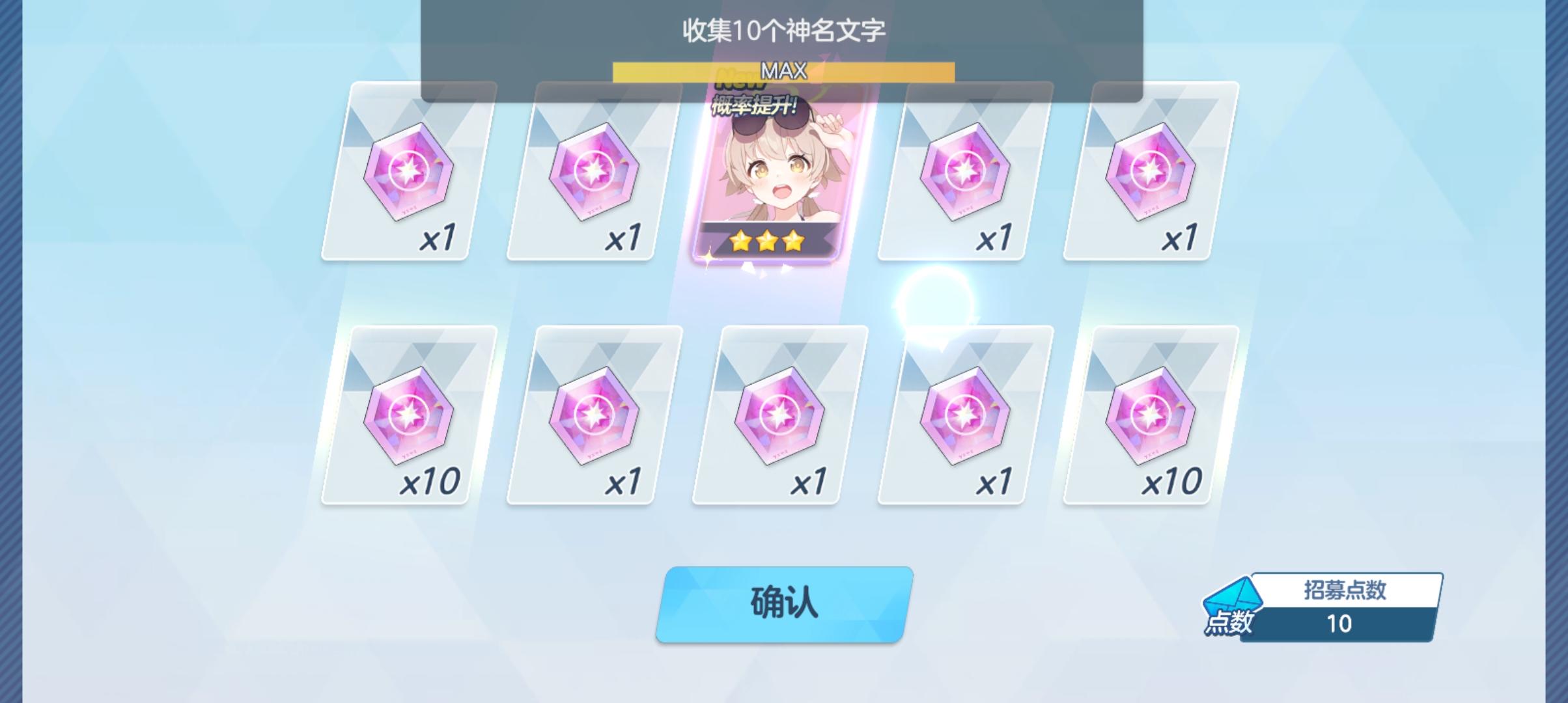Click the 概率提升! rate-up label
1568x703 pixels.
[x=754, y=106]
